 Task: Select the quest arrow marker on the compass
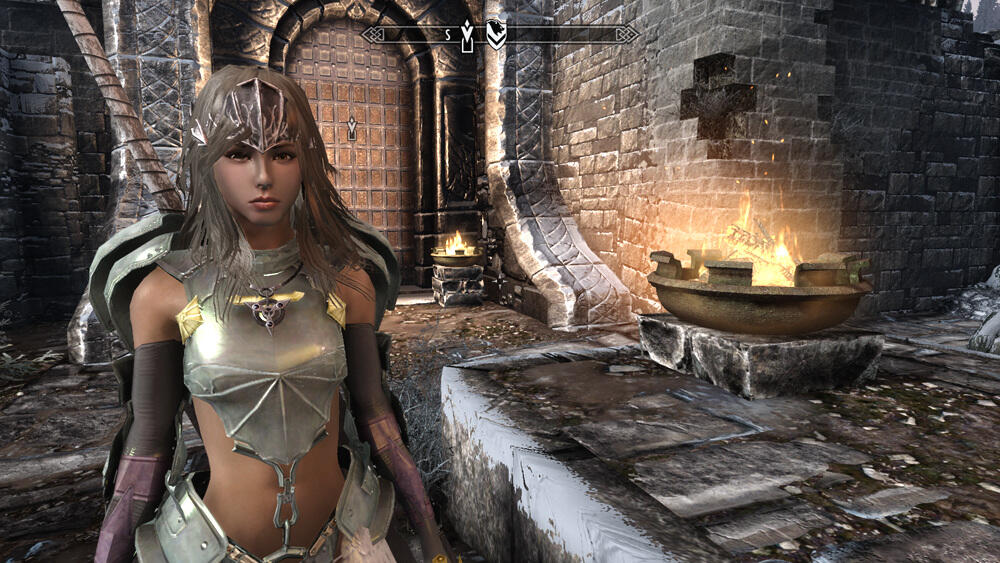coord(466,34)
